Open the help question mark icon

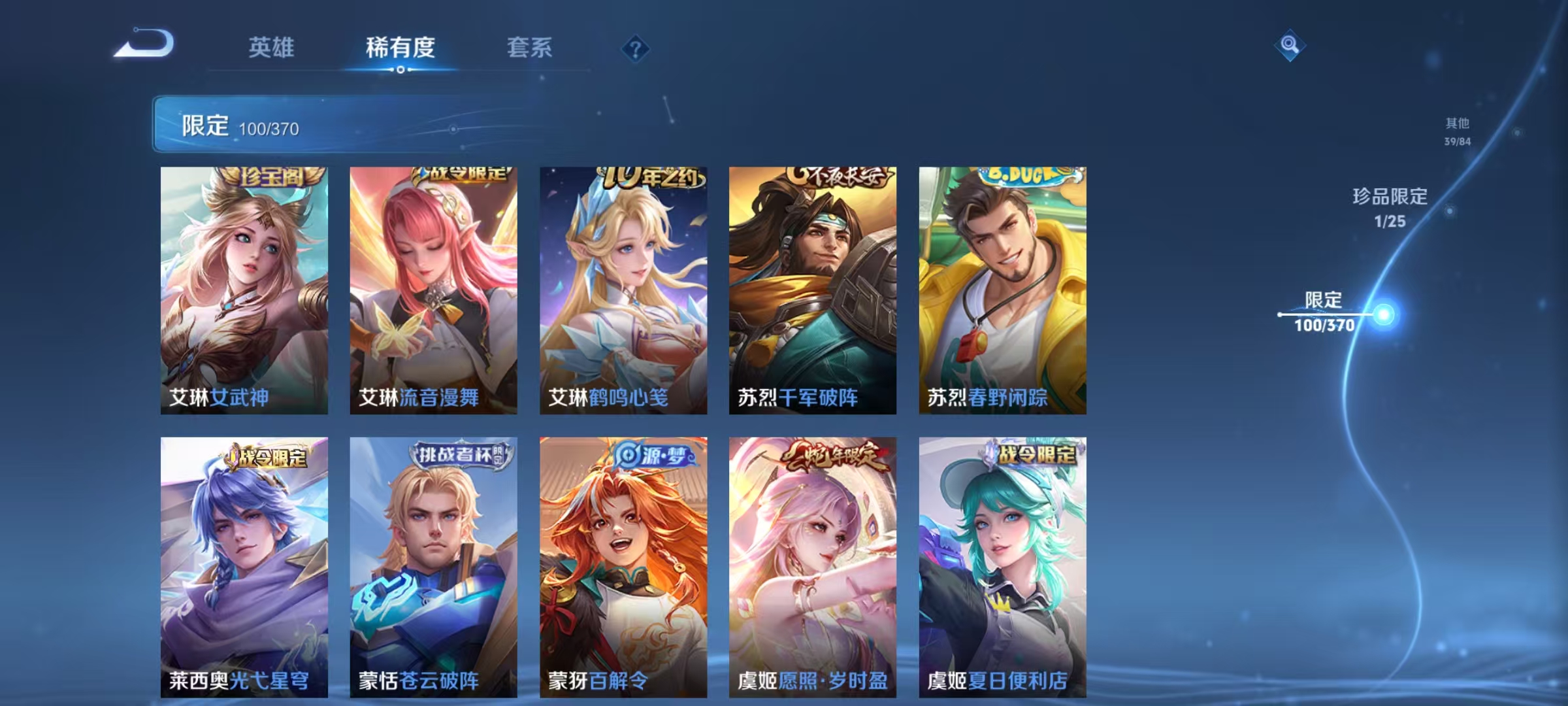point(634,49)
